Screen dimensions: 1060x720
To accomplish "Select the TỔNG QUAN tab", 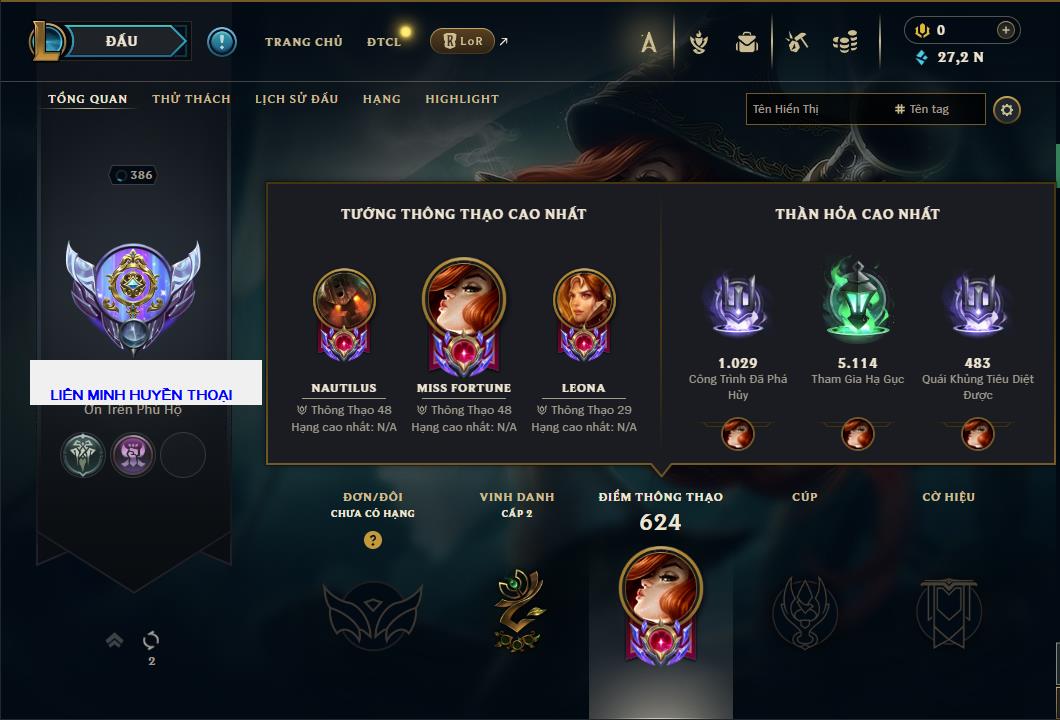I will (88, 99).
